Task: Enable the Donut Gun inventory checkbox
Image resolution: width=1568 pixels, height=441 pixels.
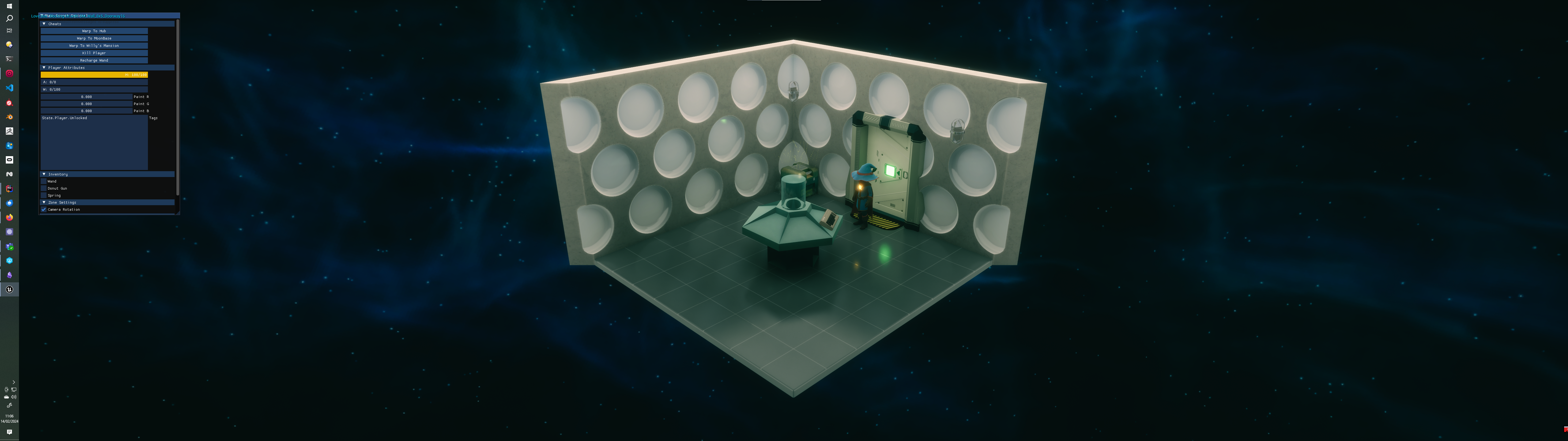Action: pyautogui.click(x=44, y=189)
